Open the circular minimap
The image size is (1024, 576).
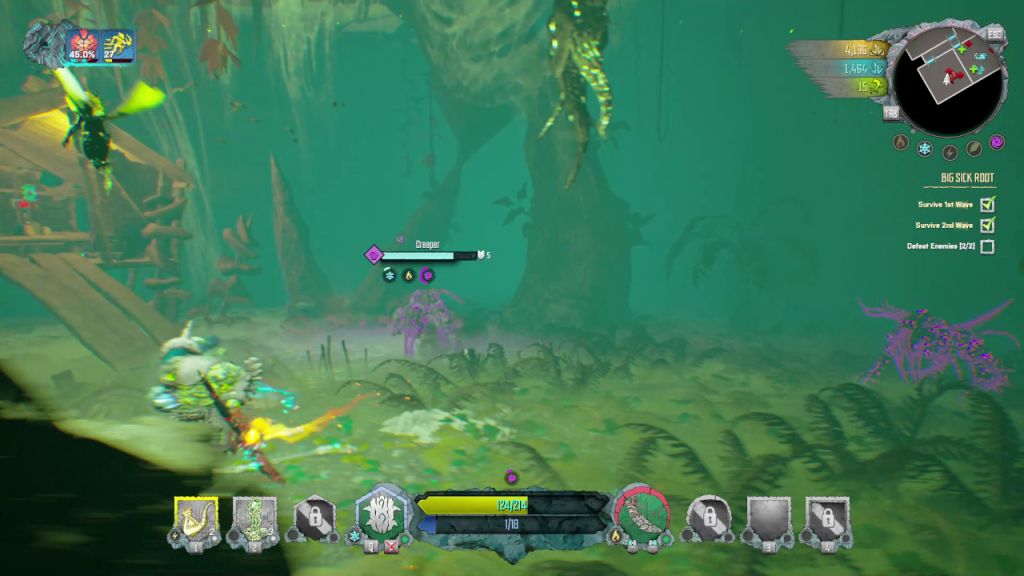pyautogui.click(x=947, y=79)
